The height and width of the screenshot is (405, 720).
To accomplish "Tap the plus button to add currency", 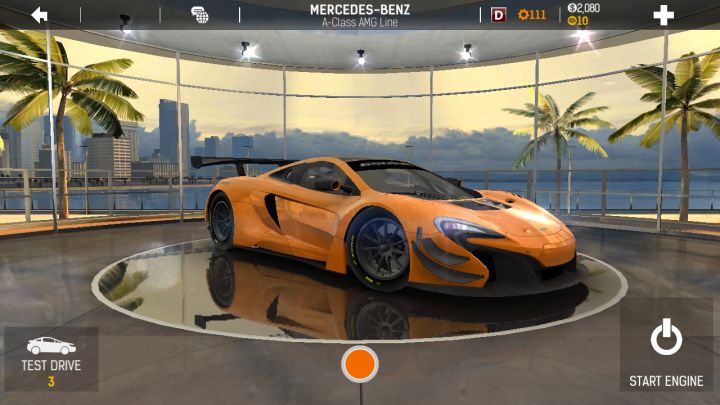I will (663, 15).
